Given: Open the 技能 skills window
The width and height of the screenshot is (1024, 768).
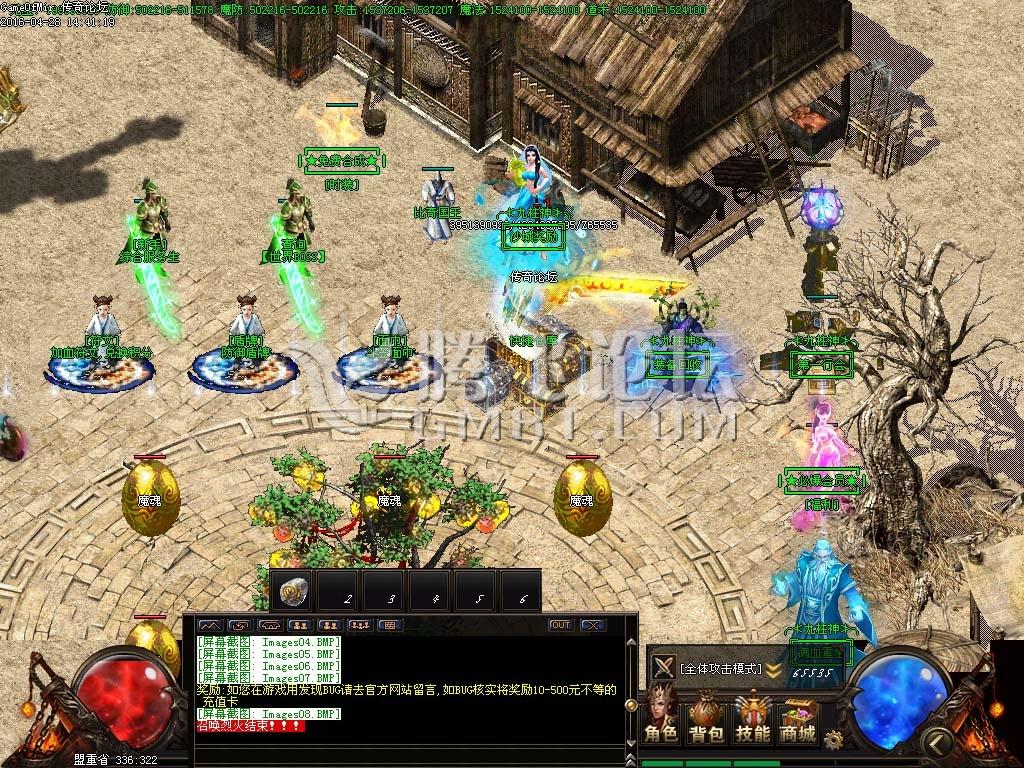Looking at the screenshot, I should pos(752,718).
